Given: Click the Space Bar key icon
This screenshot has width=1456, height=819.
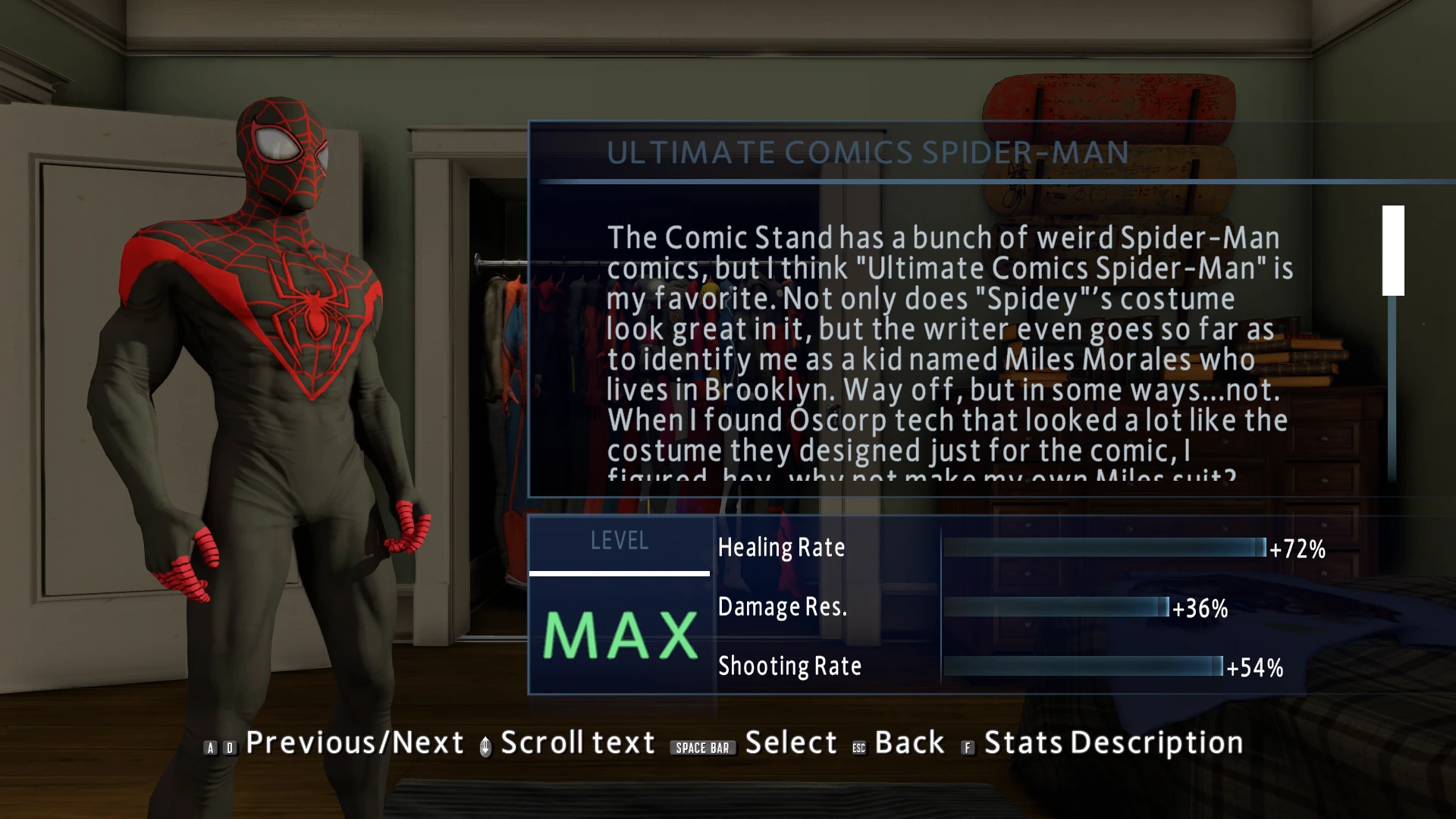Looking at the screenshot, I should coord(702,748).
